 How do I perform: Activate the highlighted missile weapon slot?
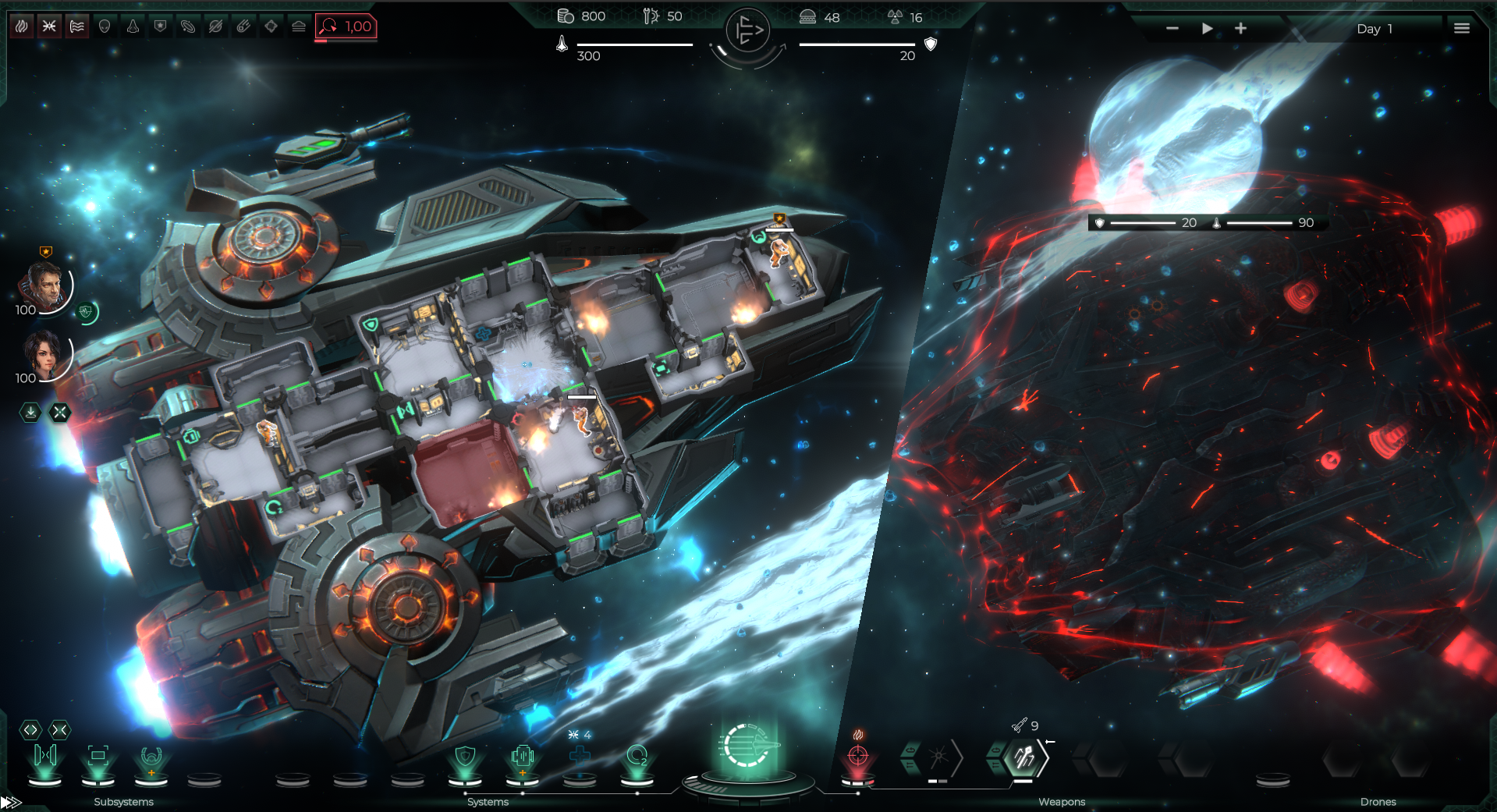1023,757
